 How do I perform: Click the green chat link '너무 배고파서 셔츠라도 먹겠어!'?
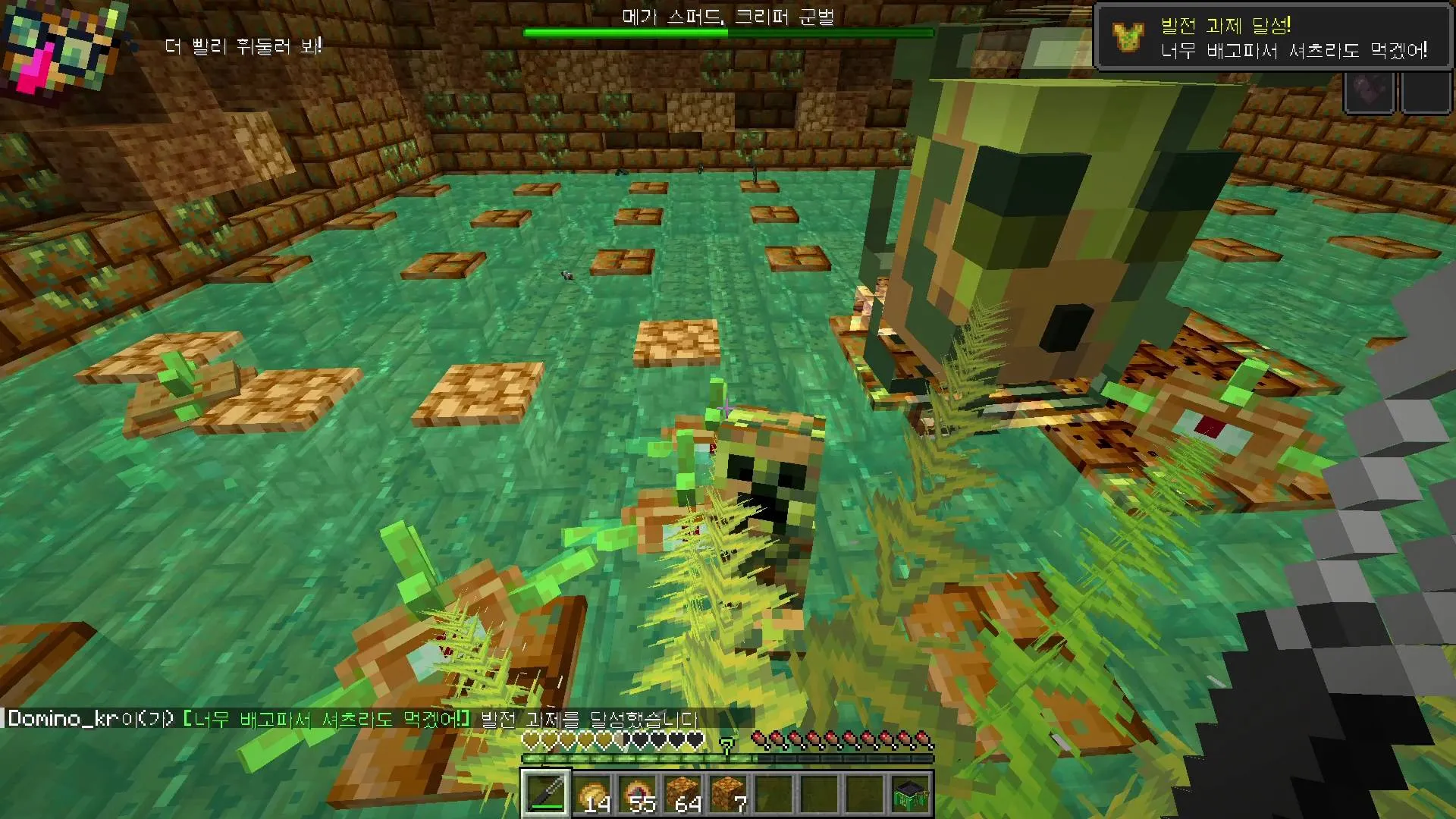[326, 717]
